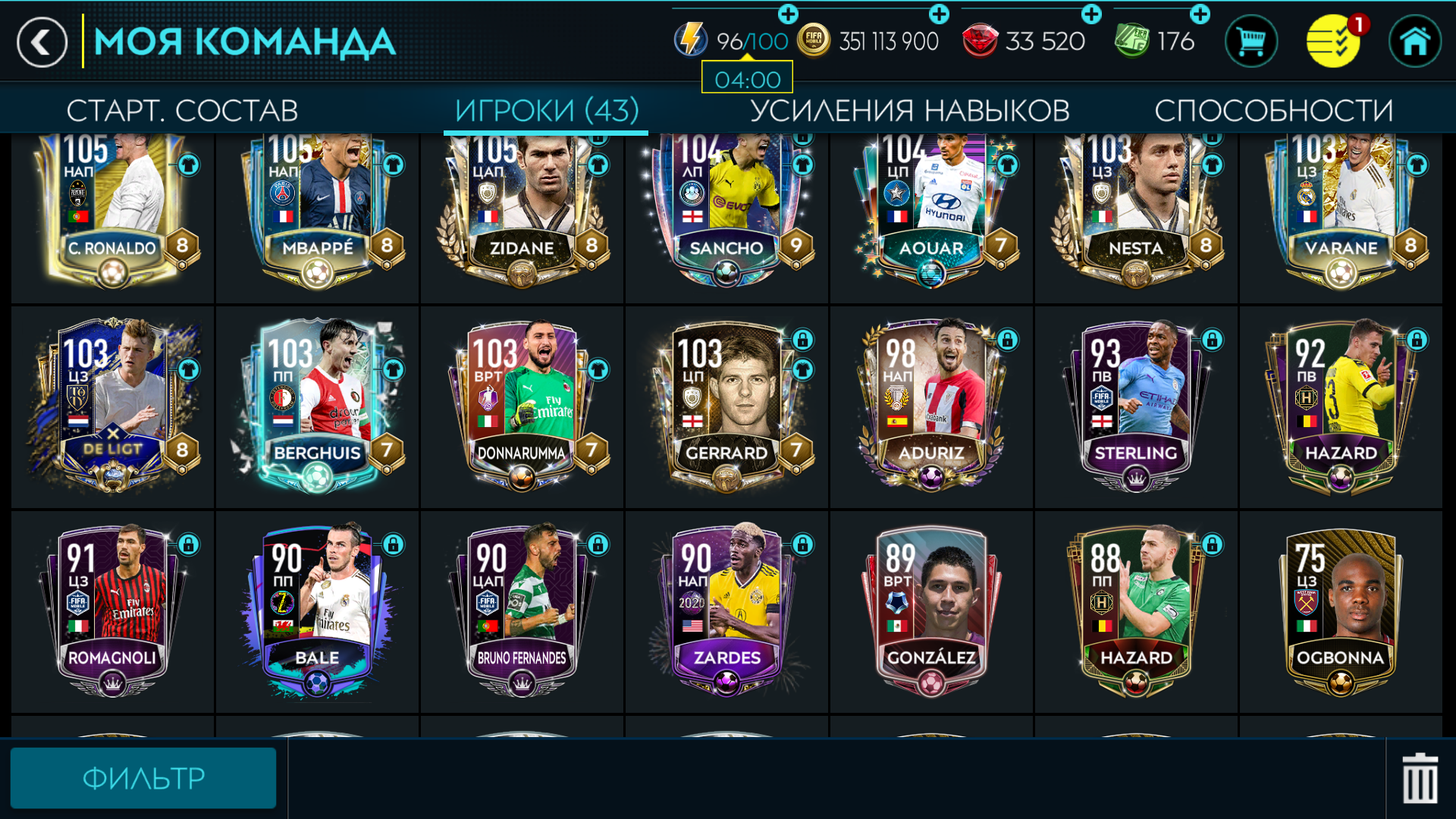
Task: Open the СПОСОБНОСТИ tab
Action: point(1272,111)
